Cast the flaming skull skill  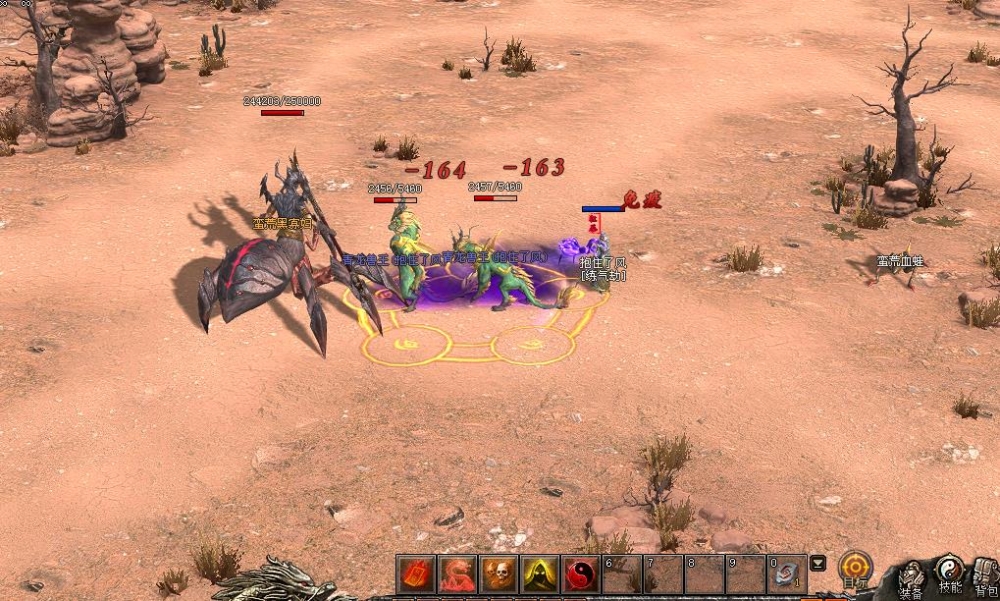[x=498, y=575]
